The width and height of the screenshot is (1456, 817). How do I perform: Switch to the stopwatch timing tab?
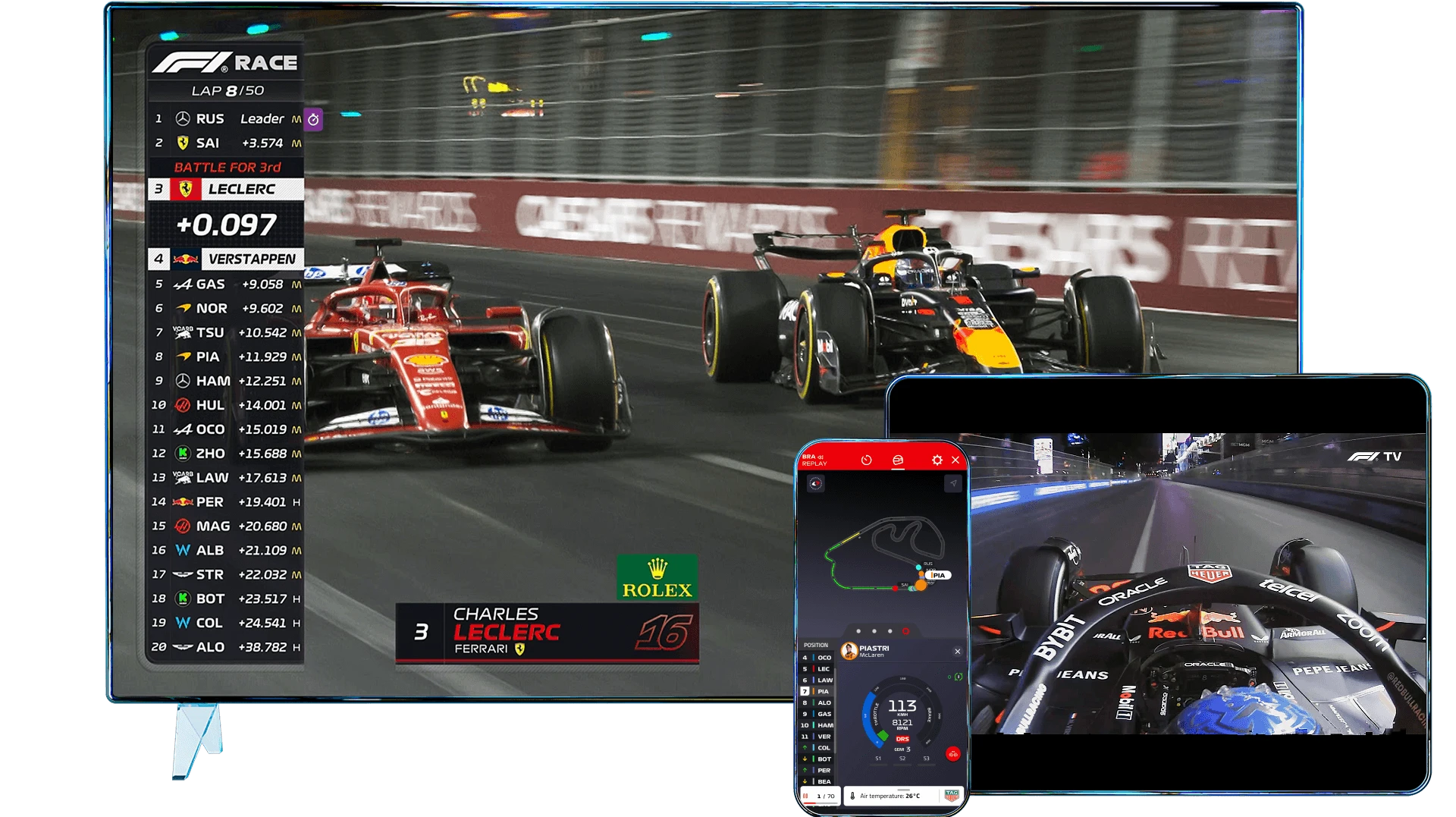click(867, 460)
